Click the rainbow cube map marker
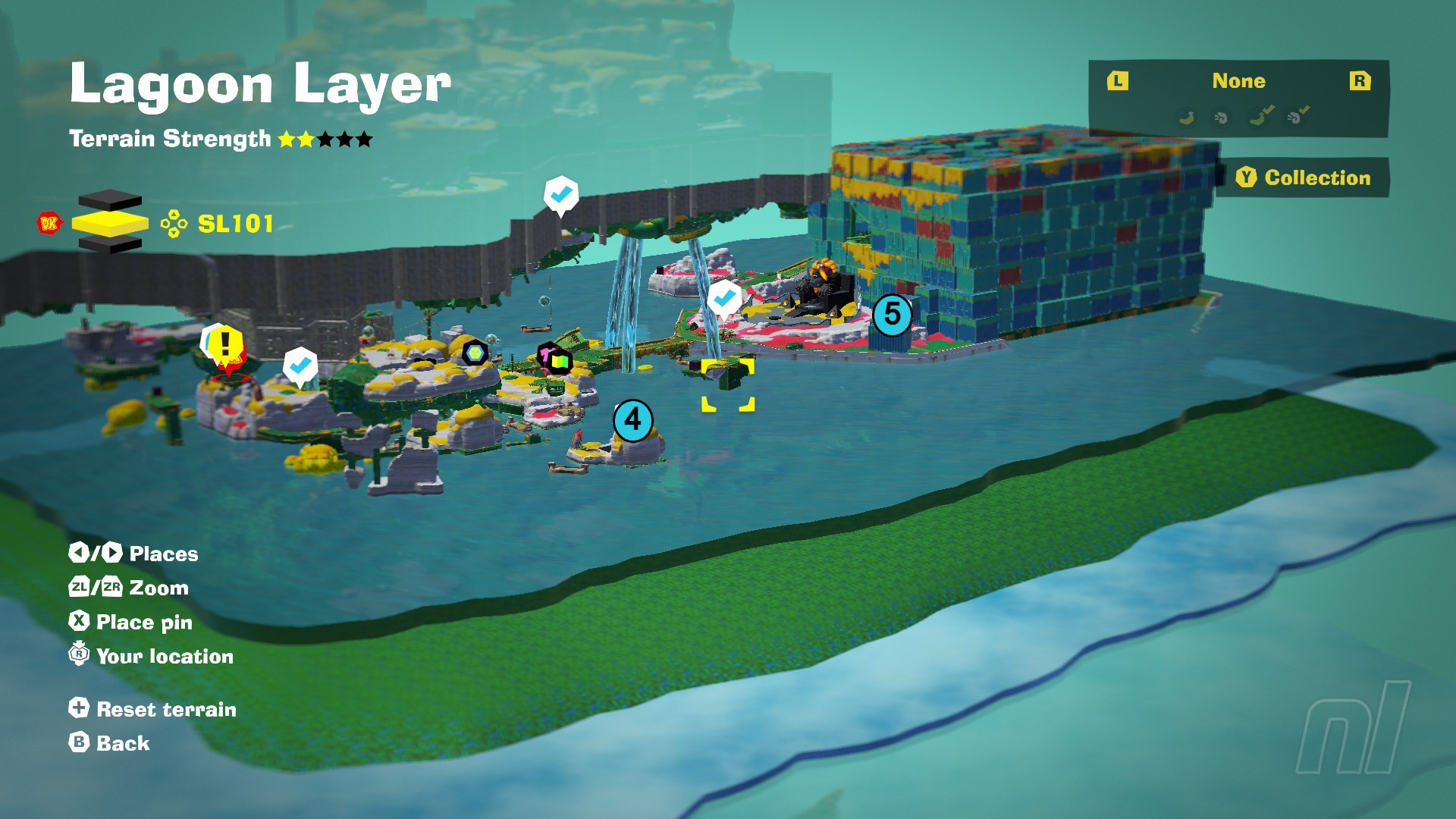Viewport: 1456px width, 819px height. click(x=560, y=361)
